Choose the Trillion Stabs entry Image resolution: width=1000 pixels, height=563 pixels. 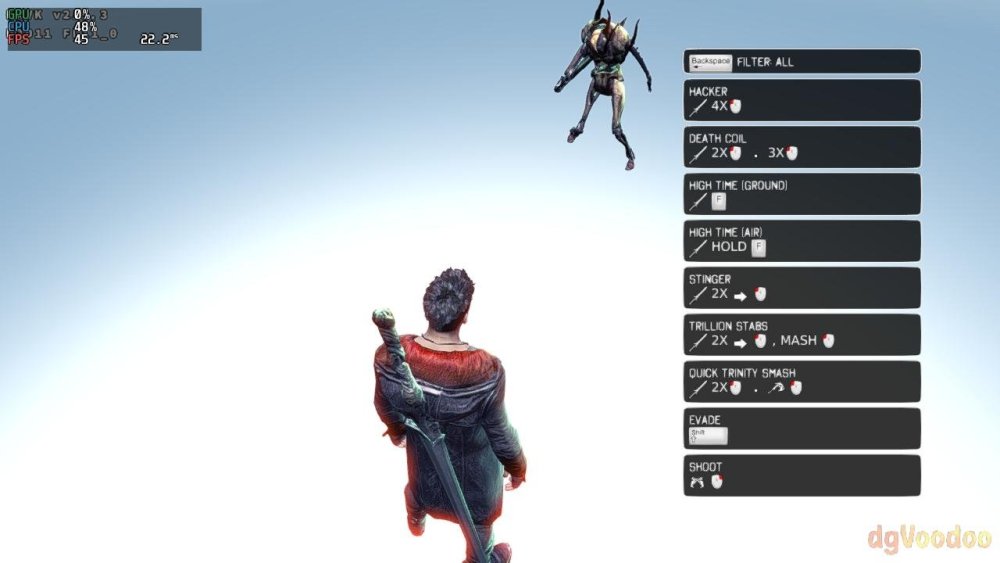(801, 334)
